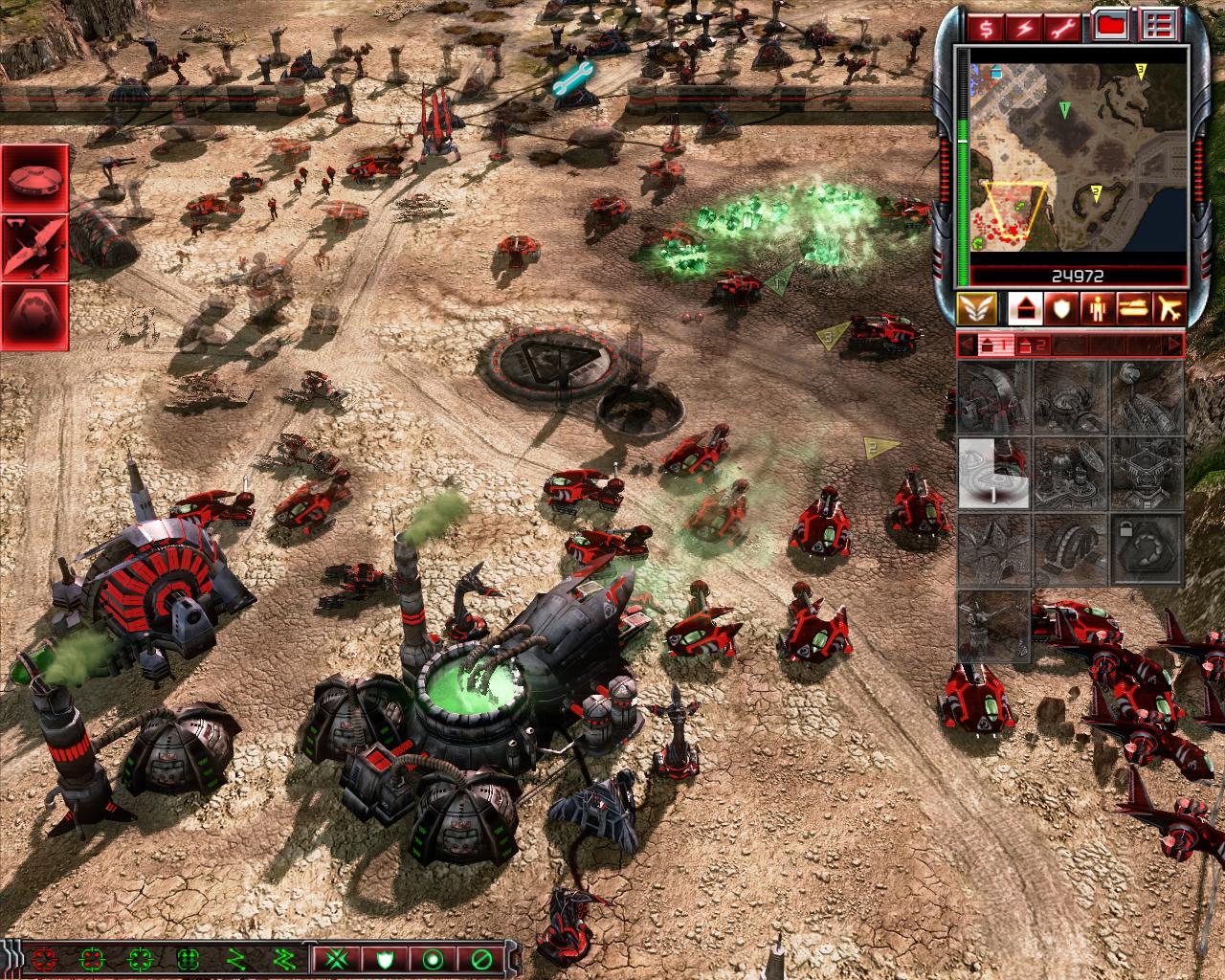The width and height of the screenshot is (1225, 980).
Task: Open the red folder menu button
Action: [1110, 26]
